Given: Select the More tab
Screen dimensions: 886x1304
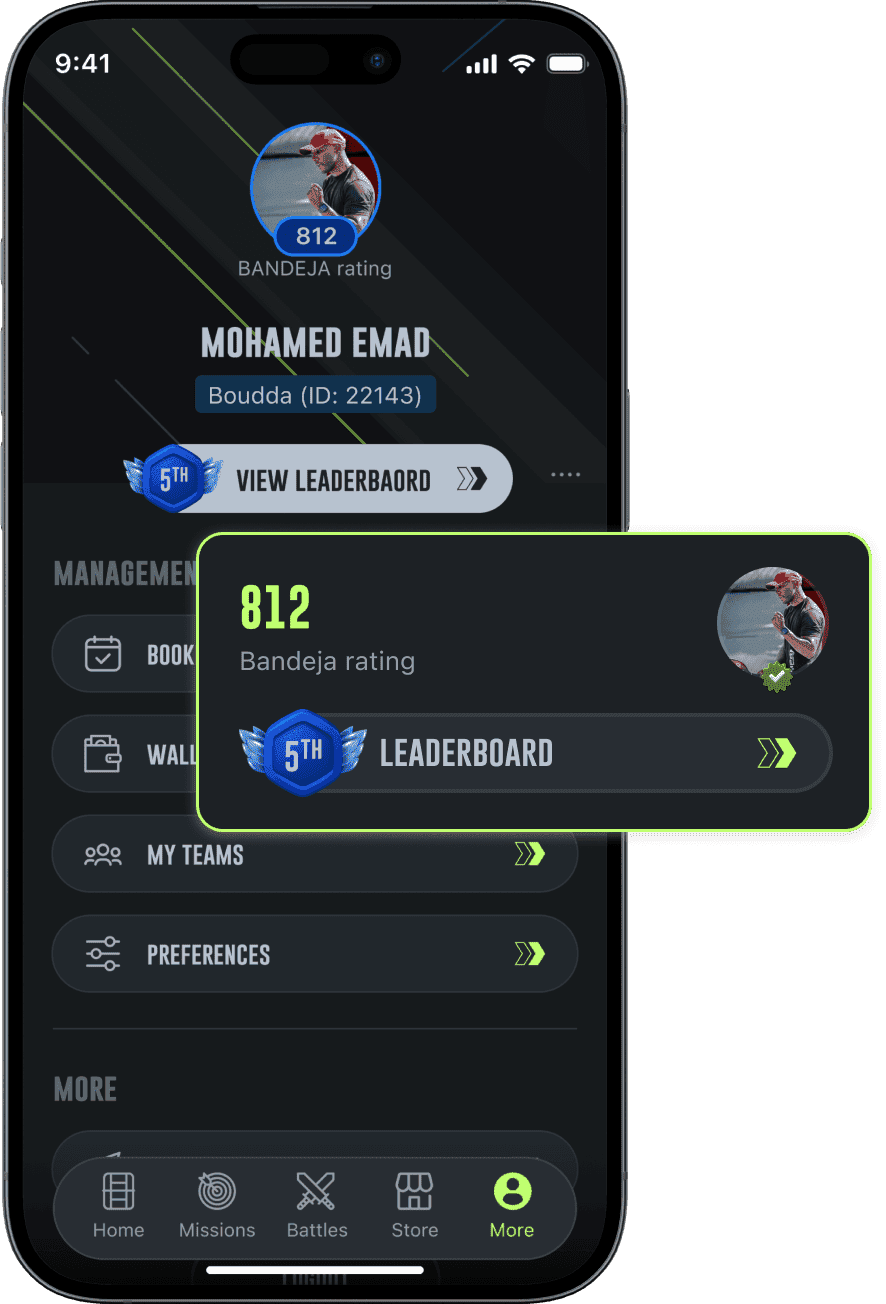Looking at the screenshot, I should click(x=512, y=1205).
